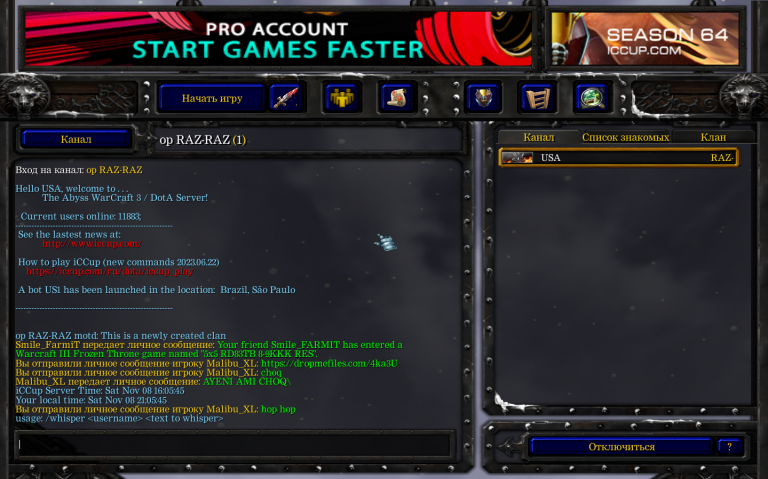This screenshot has width=768, height=479.
Task: Switch to the Клан tab
Action: coord(713,137)
